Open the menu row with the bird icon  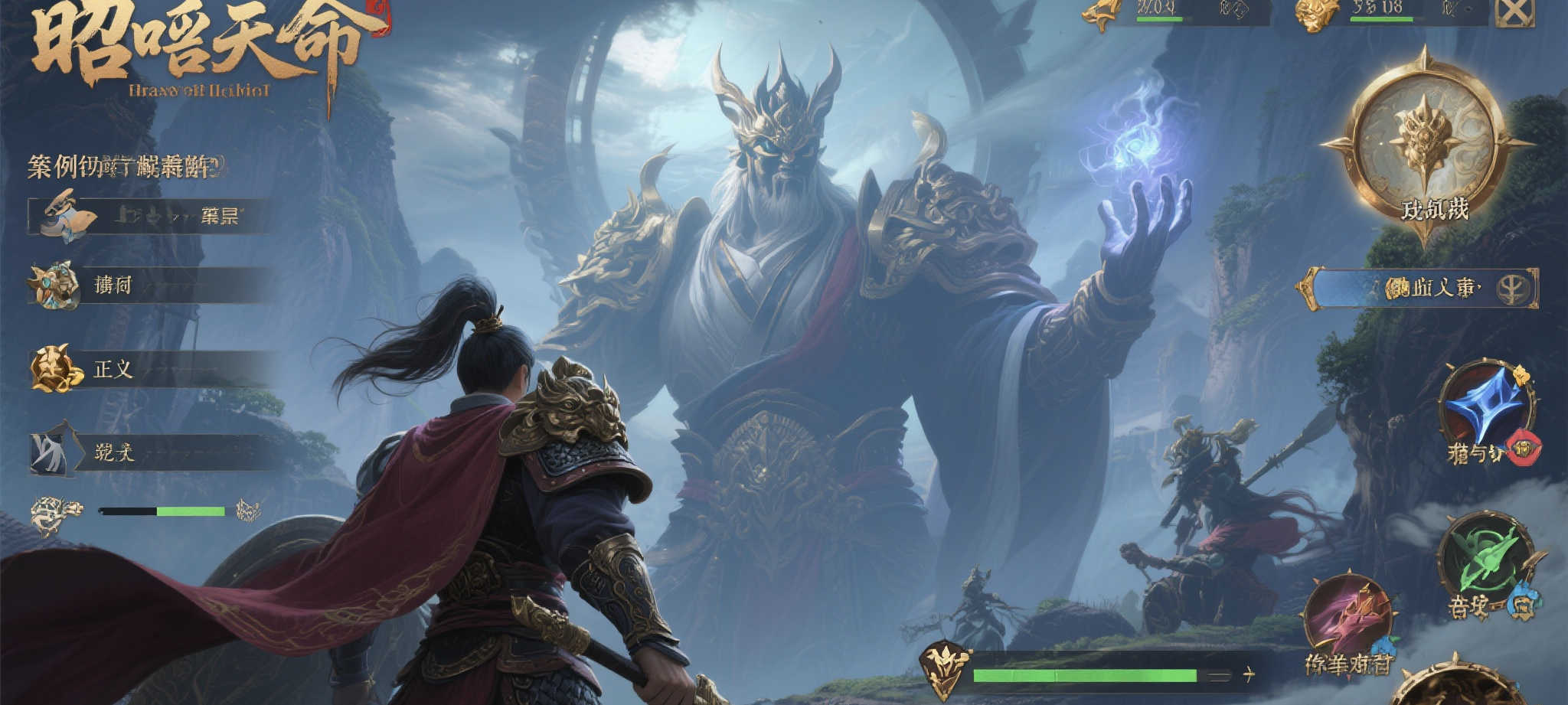click(x=149, y=216)
